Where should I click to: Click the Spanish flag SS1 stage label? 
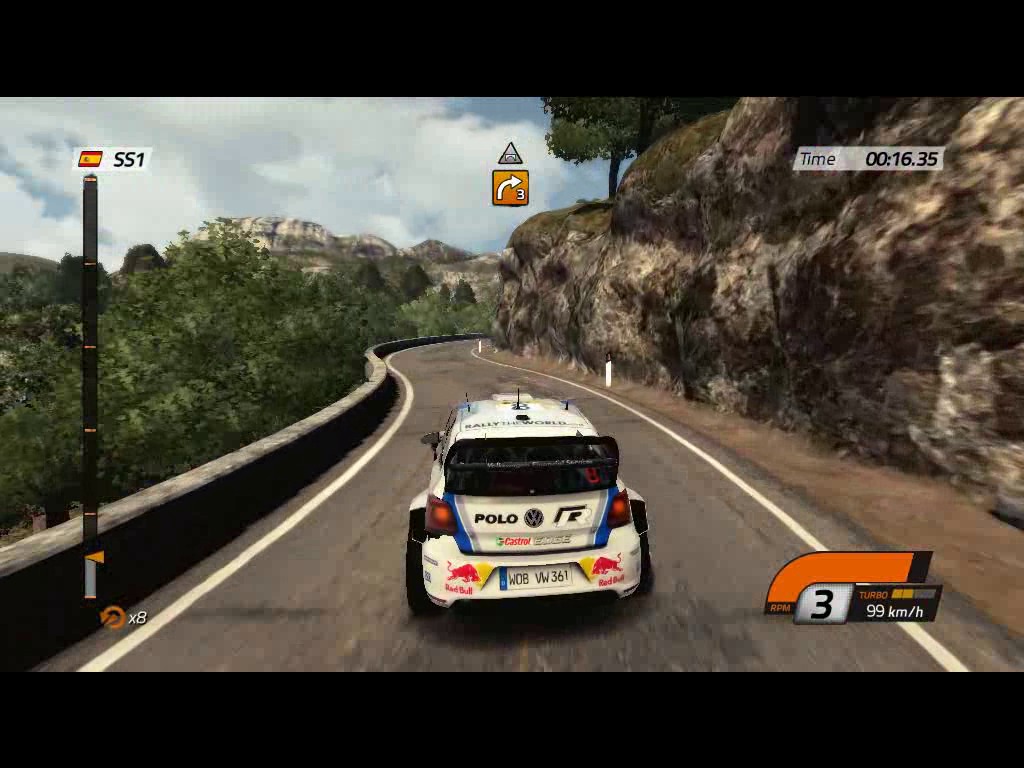(x=112, y=159)
